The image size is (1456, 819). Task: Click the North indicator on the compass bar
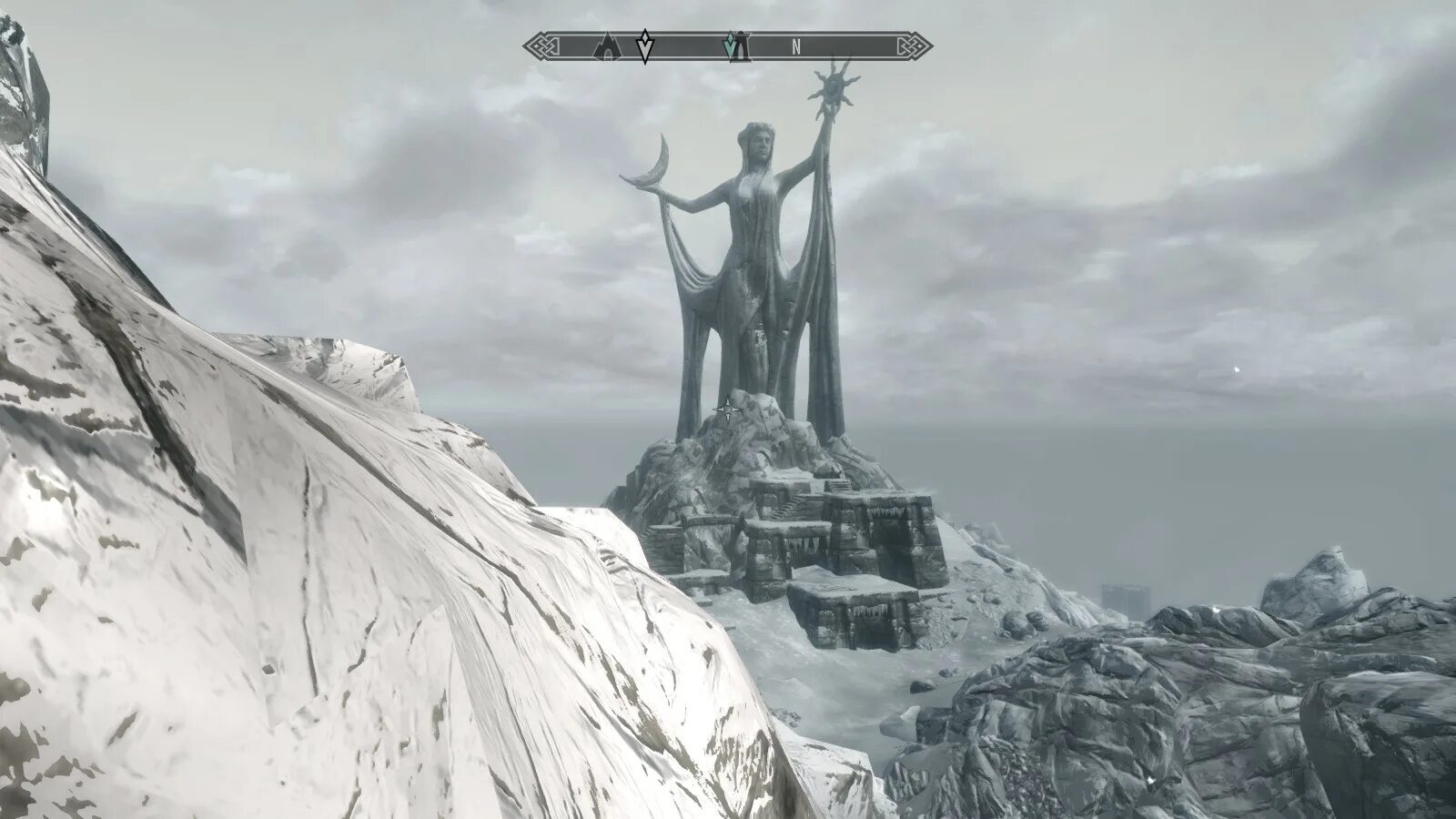[x=796, y=48]
